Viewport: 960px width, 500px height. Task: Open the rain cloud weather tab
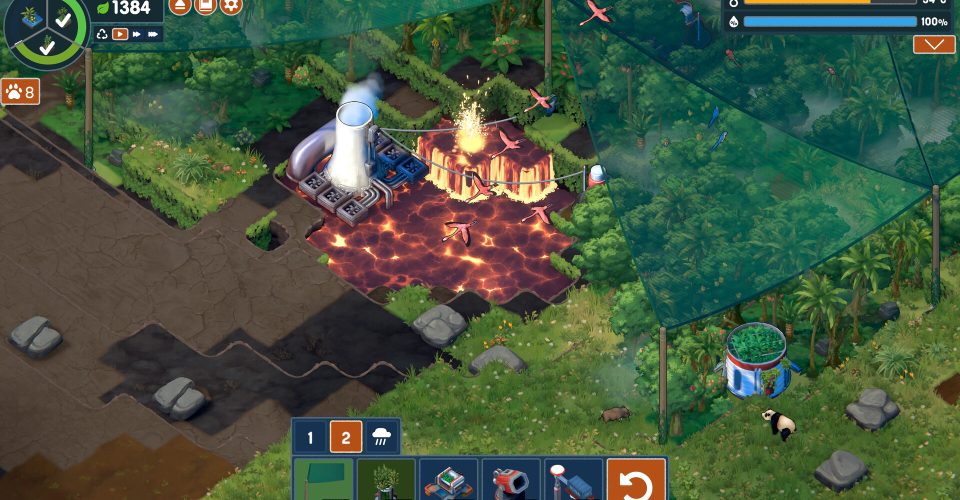[382, 437]
